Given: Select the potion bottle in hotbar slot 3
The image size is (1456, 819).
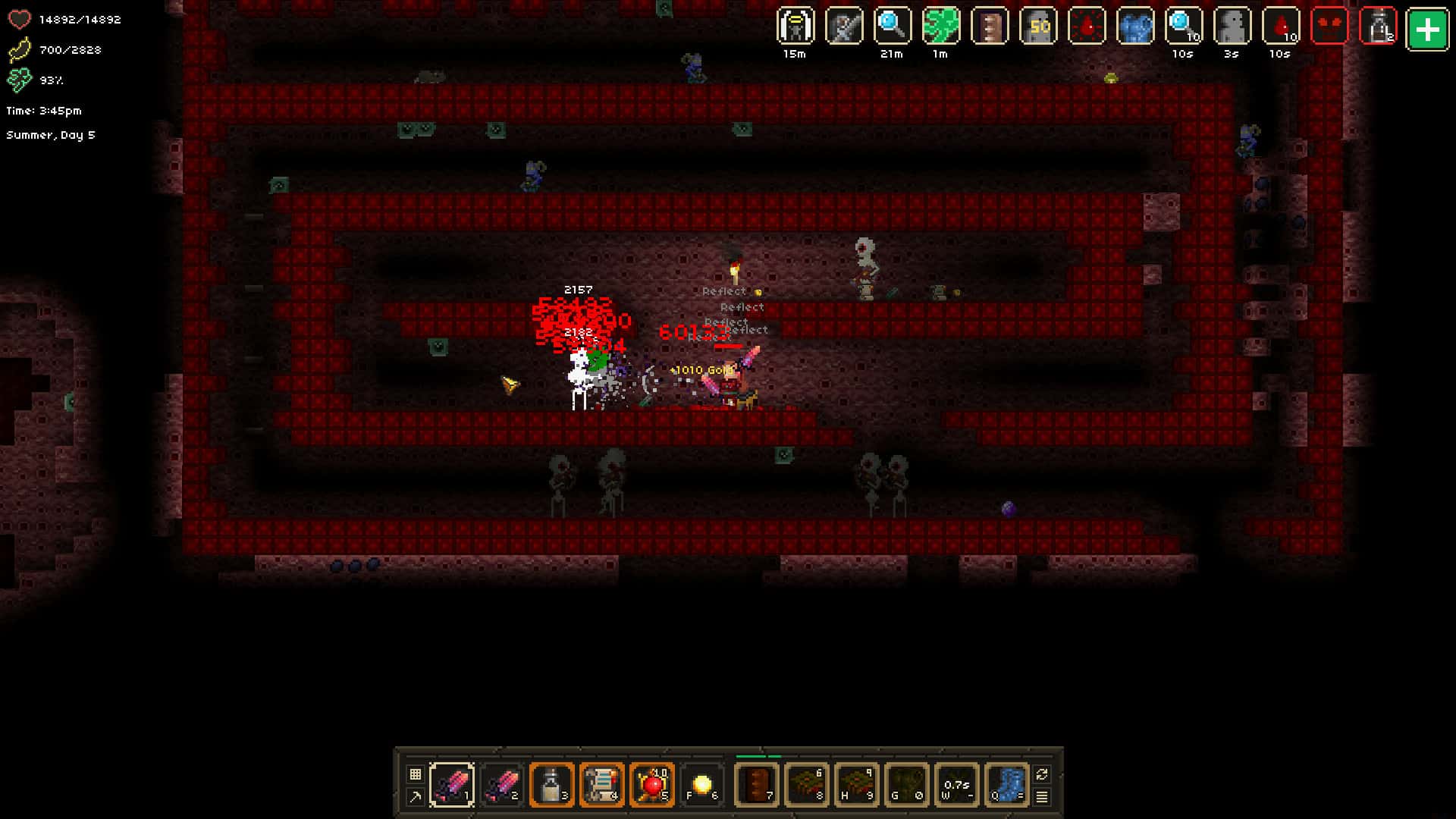Looking at the screenshot, I should 551,785.
